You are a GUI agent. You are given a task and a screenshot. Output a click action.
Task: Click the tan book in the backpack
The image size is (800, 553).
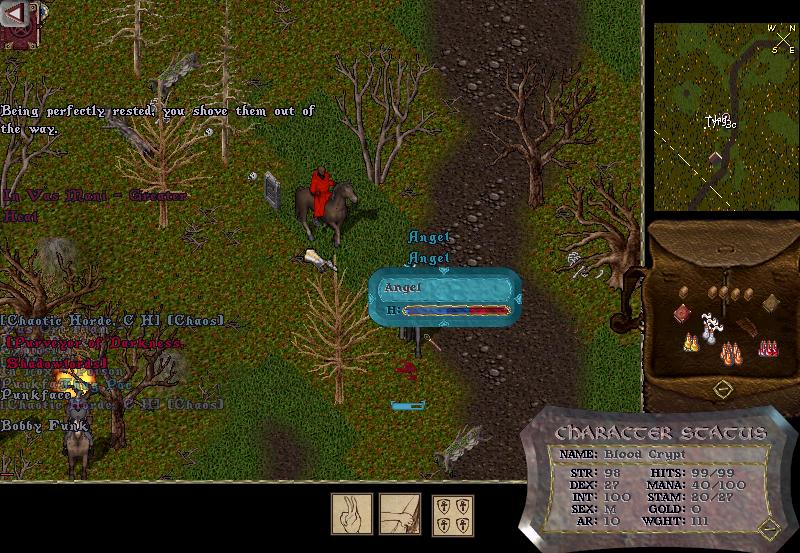click(x=771, y=304)
